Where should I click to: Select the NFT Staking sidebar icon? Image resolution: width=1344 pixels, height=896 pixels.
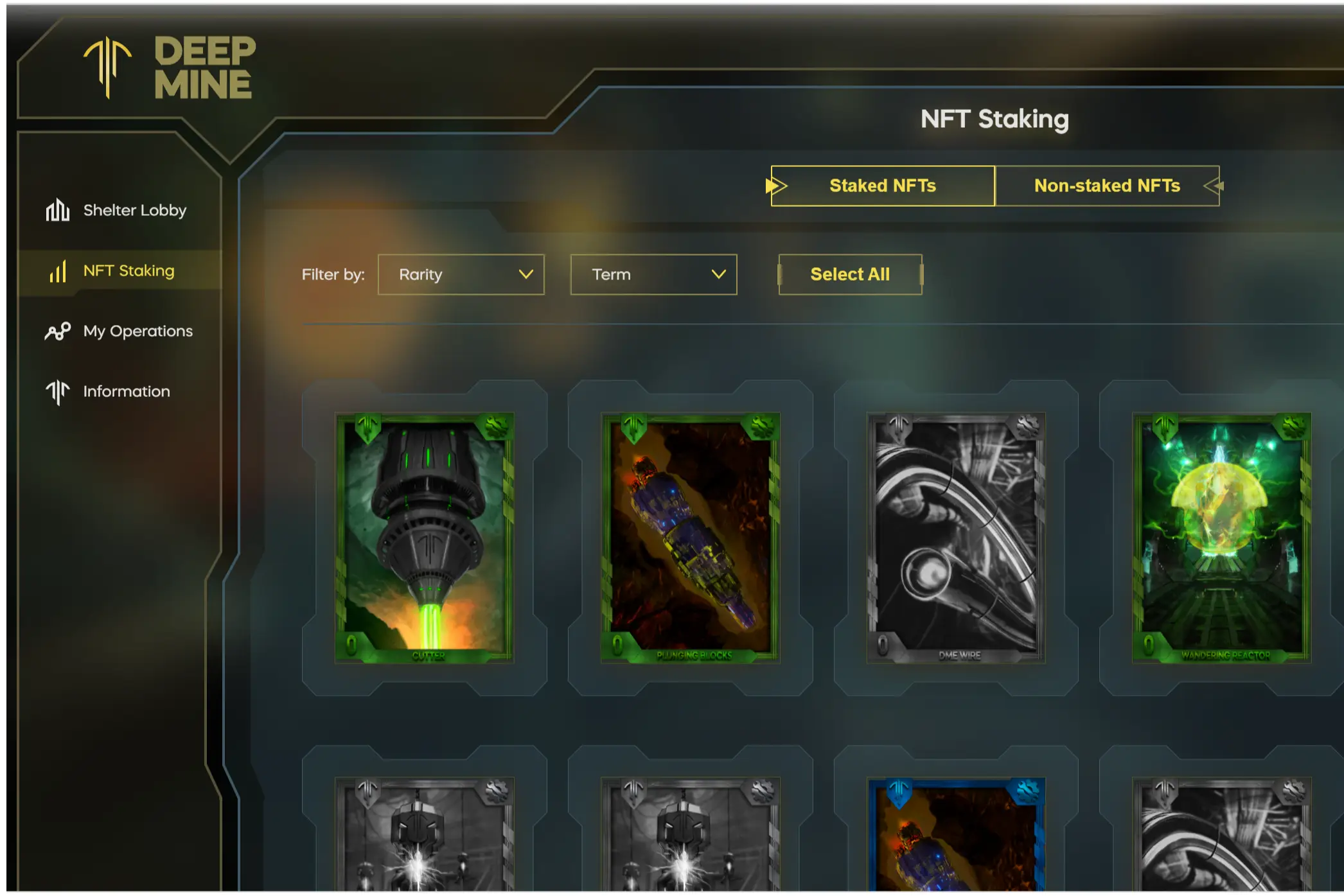click(57, 270)
